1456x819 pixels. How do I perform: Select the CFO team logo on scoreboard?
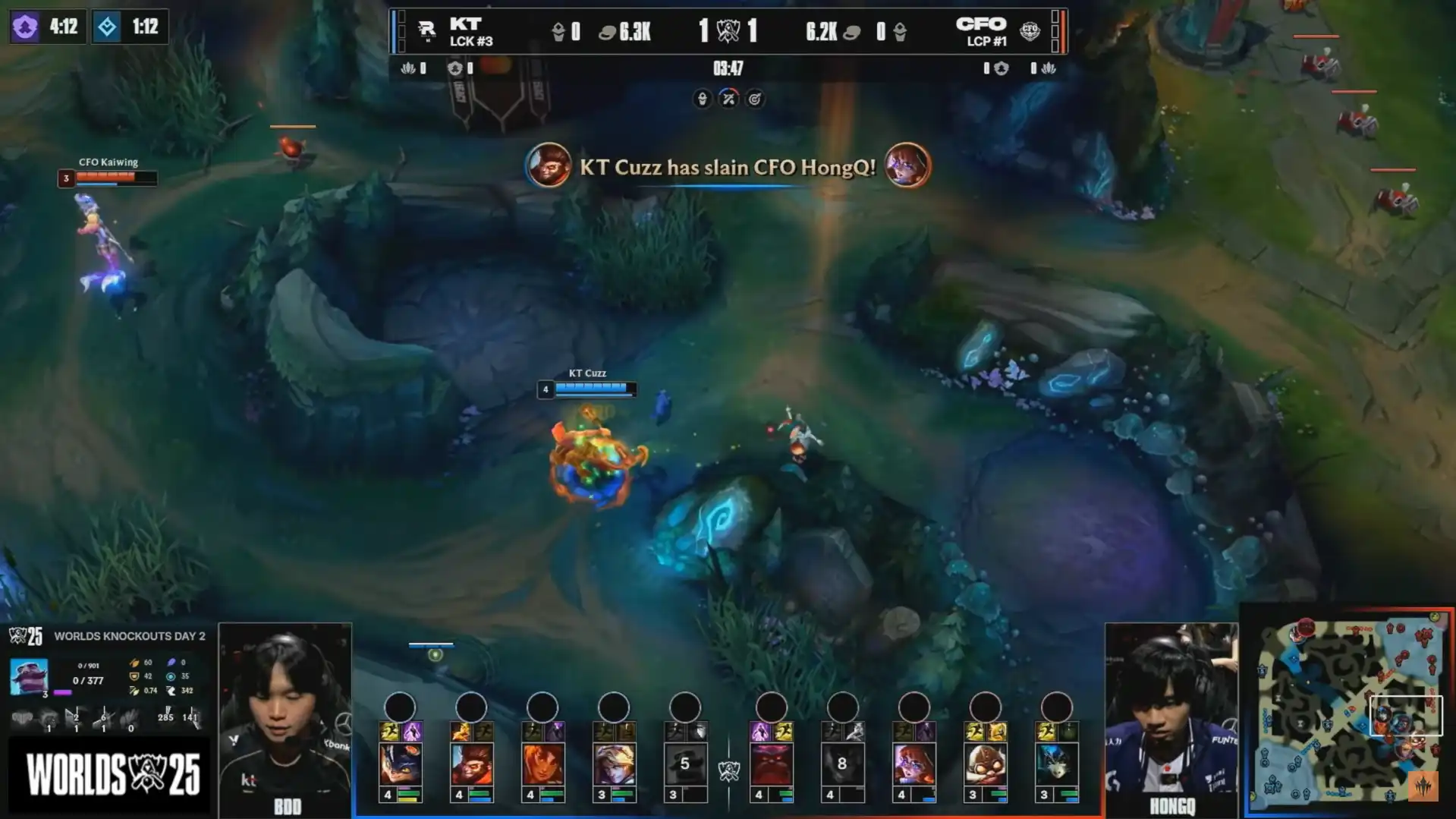coord(1030,30)
